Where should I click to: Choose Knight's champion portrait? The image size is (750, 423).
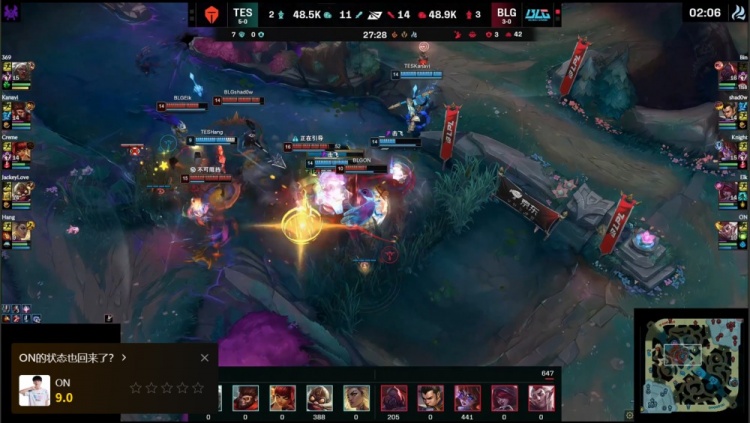(x=728, y=153)
